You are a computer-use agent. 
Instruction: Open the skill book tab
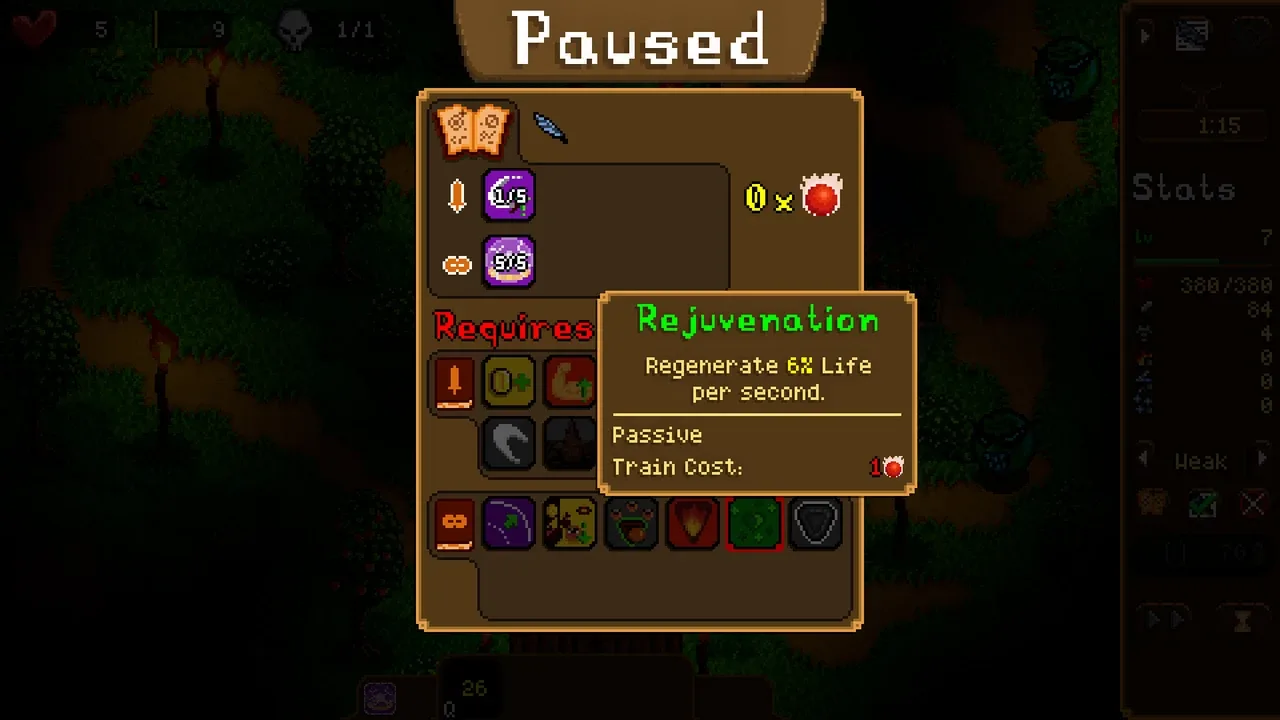click(473, 130)
